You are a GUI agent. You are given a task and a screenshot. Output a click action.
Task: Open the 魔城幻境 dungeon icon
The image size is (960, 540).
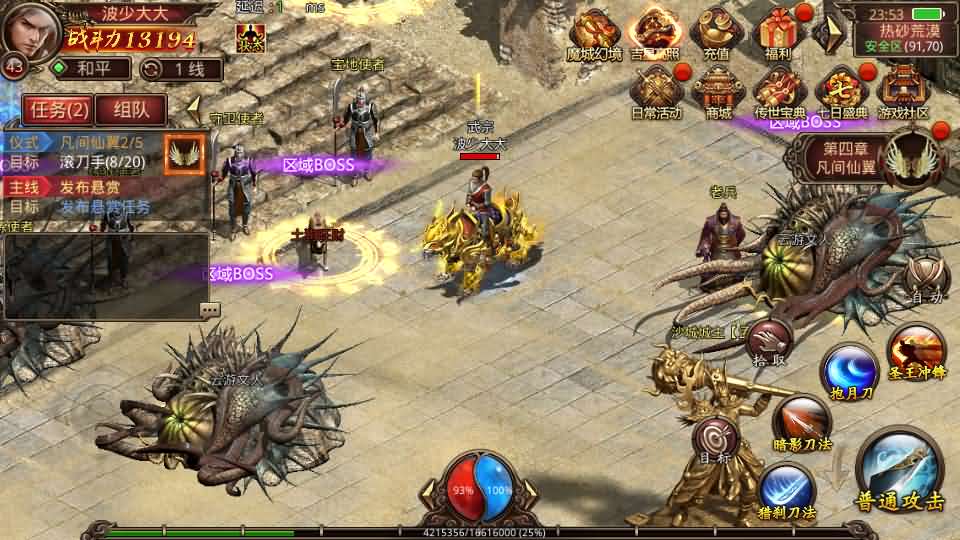pyautogui.click(x=594, y=34)
